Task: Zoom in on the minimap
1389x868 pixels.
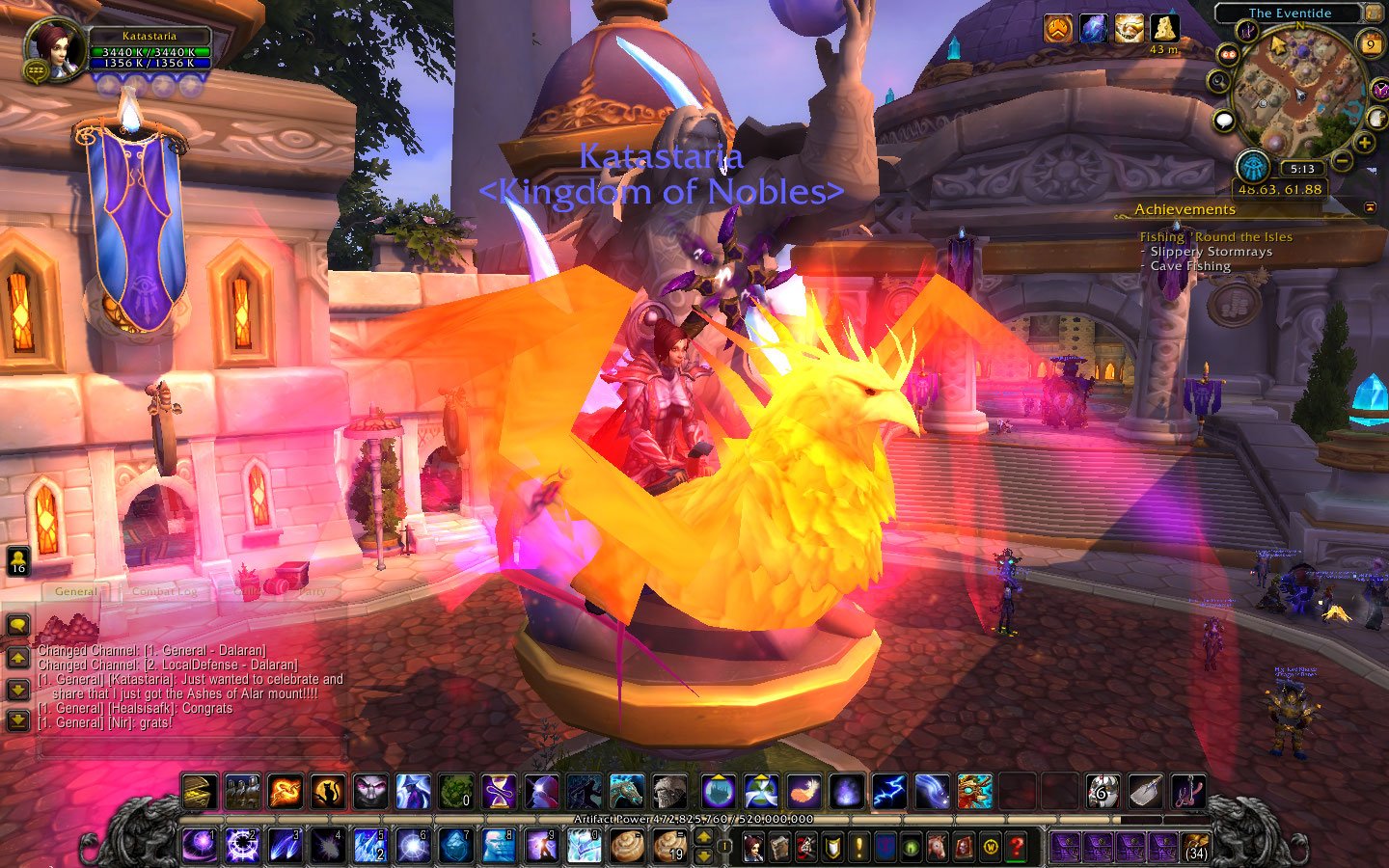Action: click(1365, 143)
